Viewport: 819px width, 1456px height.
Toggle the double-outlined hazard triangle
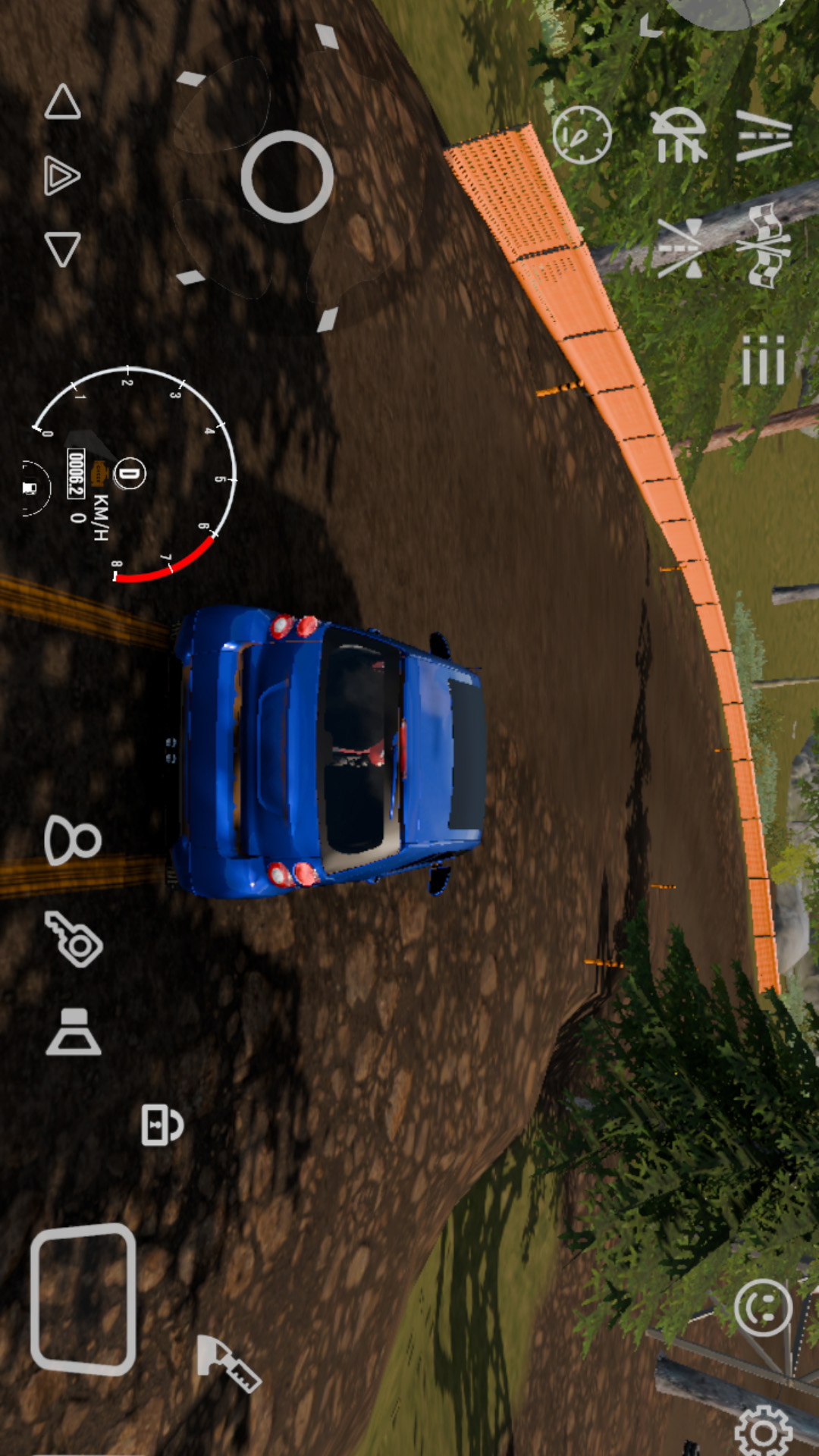click(62, 175)
